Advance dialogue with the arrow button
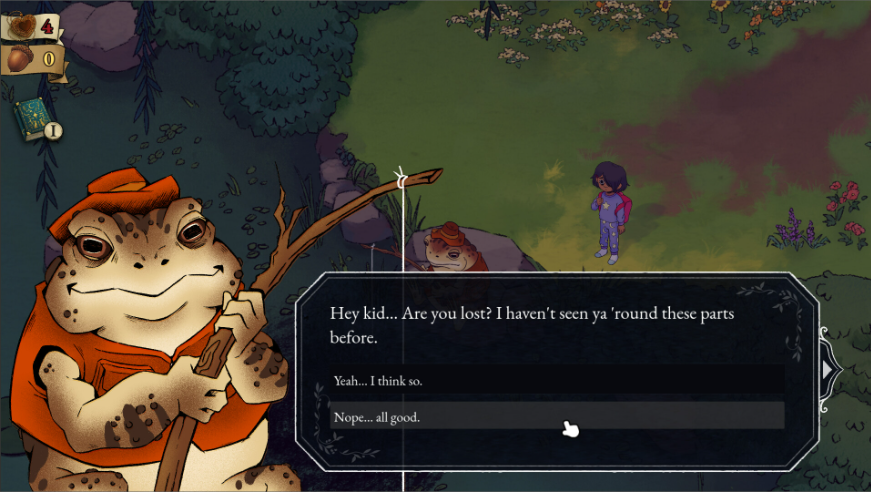 pos(828,370)
